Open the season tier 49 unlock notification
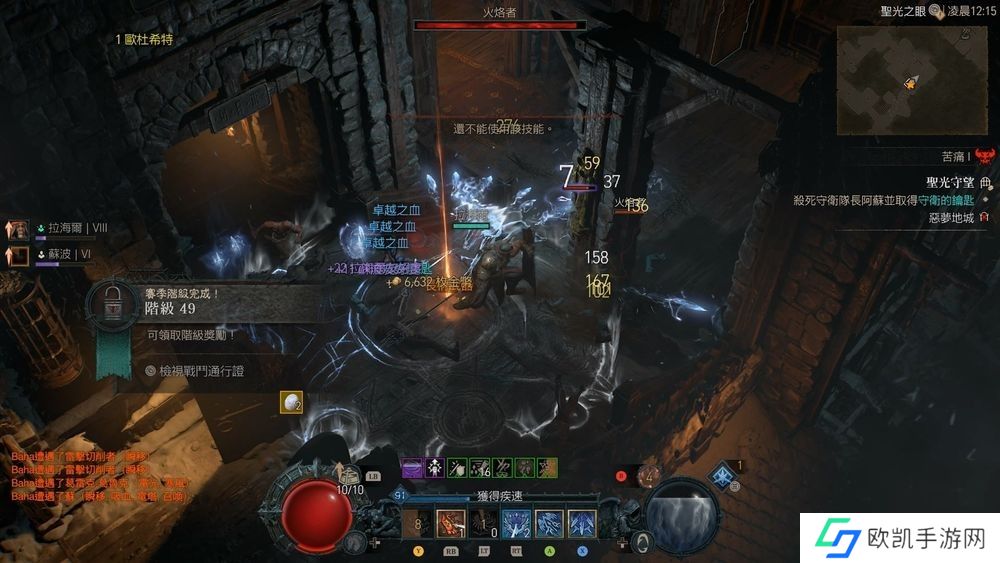This screenshot has height=563, width=1000. (110, 302)
